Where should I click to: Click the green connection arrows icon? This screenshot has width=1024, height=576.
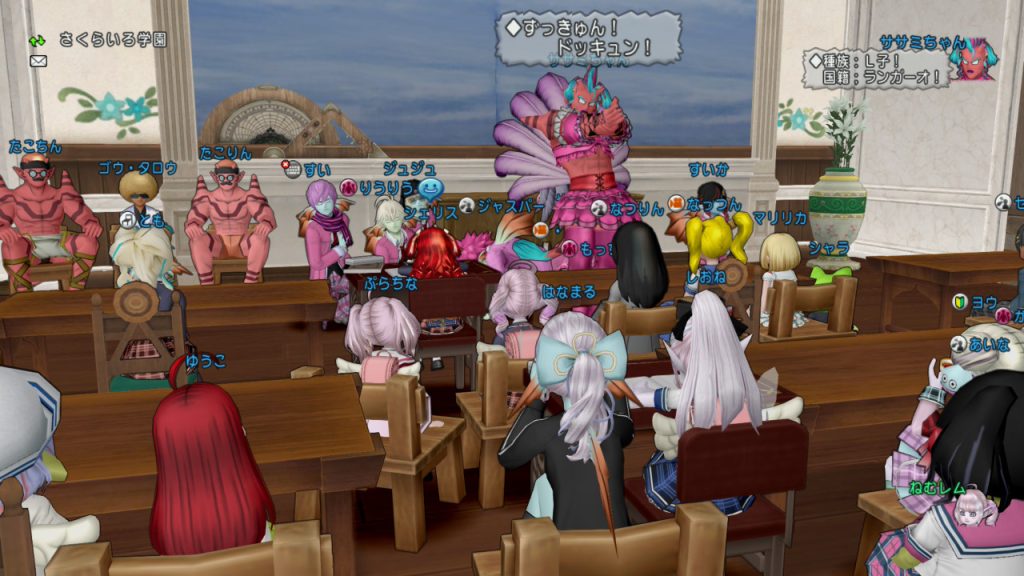tap(38, 41)
